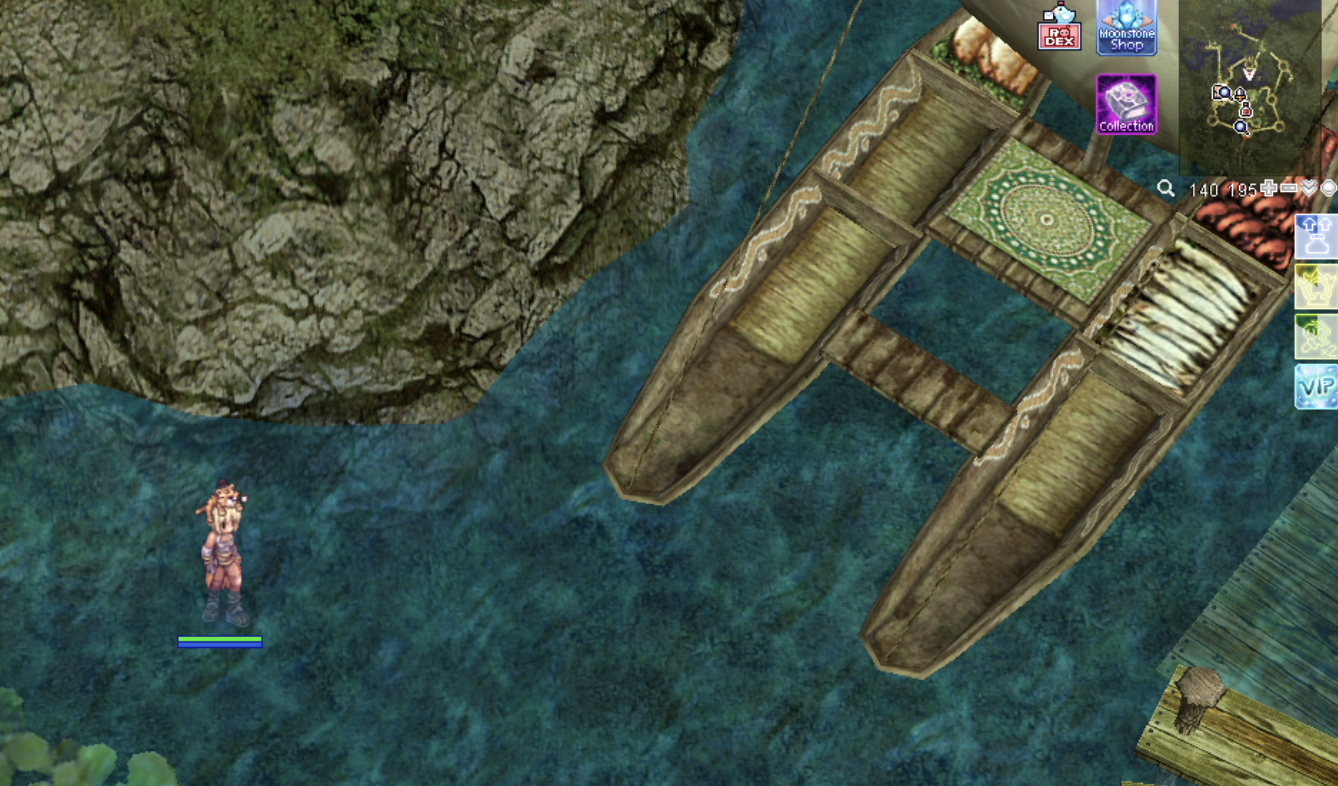1338x786 pixels.
Task: Open the RODEX mail icon
Action: 1059,29
